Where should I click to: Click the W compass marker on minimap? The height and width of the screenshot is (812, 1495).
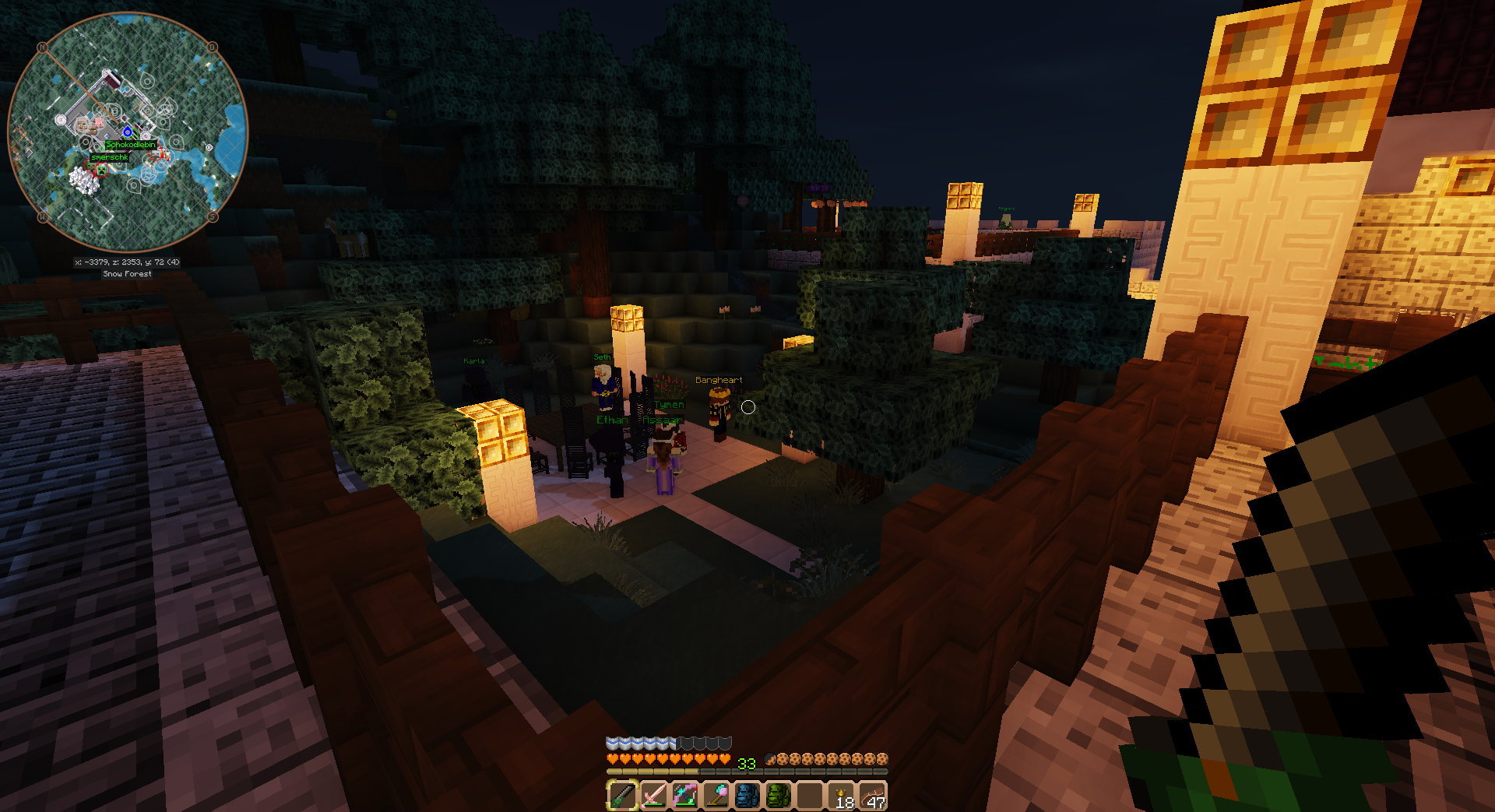[43, 217]
